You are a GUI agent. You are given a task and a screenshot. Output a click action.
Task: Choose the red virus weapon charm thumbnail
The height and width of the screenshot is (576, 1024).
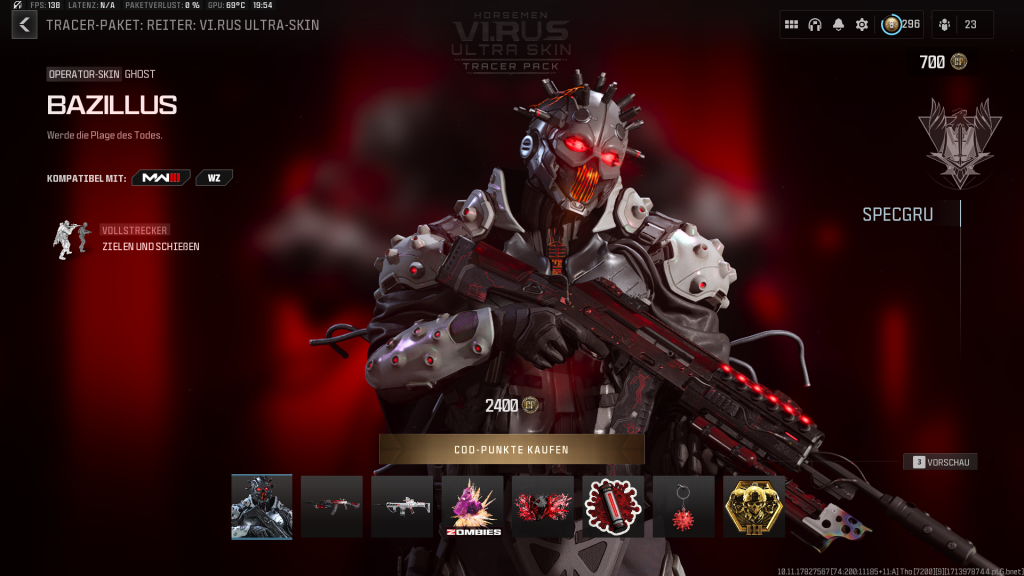point(684,507)
